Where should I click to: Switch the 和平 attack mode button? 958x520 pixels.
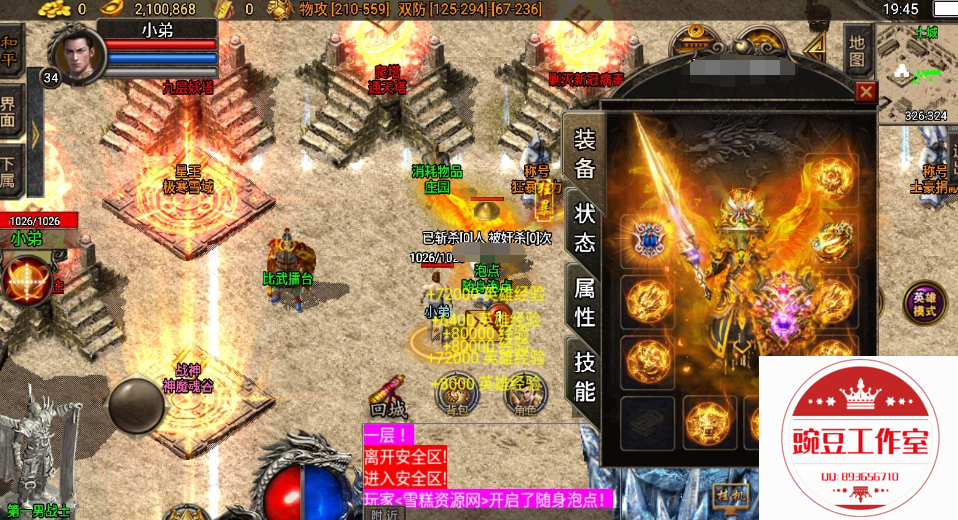[x=10, y=52]
